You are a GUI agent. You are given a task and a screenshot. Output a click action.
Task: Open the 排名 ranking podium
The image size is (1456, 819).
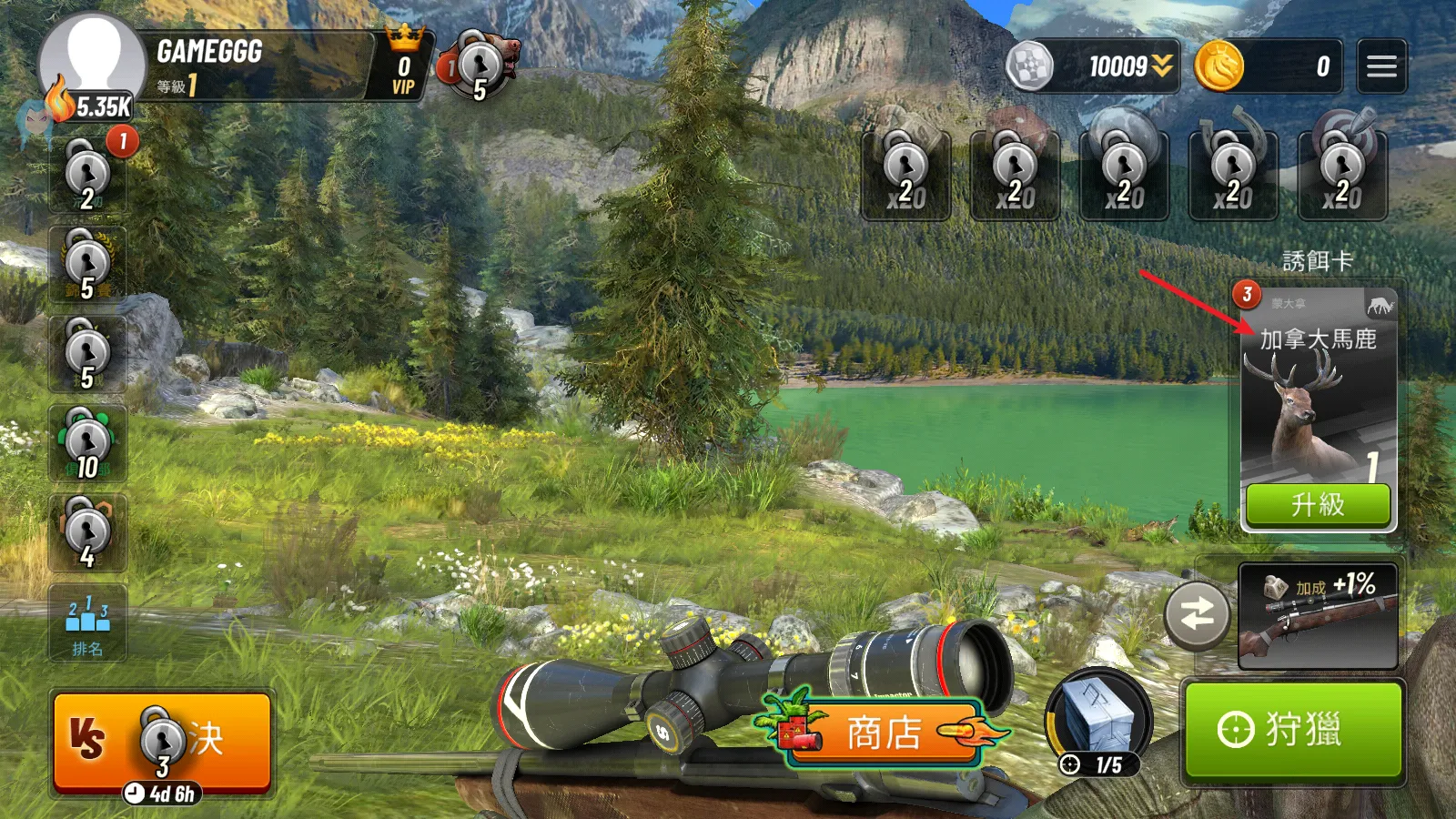pyautogui.click(x=87, y=623)
